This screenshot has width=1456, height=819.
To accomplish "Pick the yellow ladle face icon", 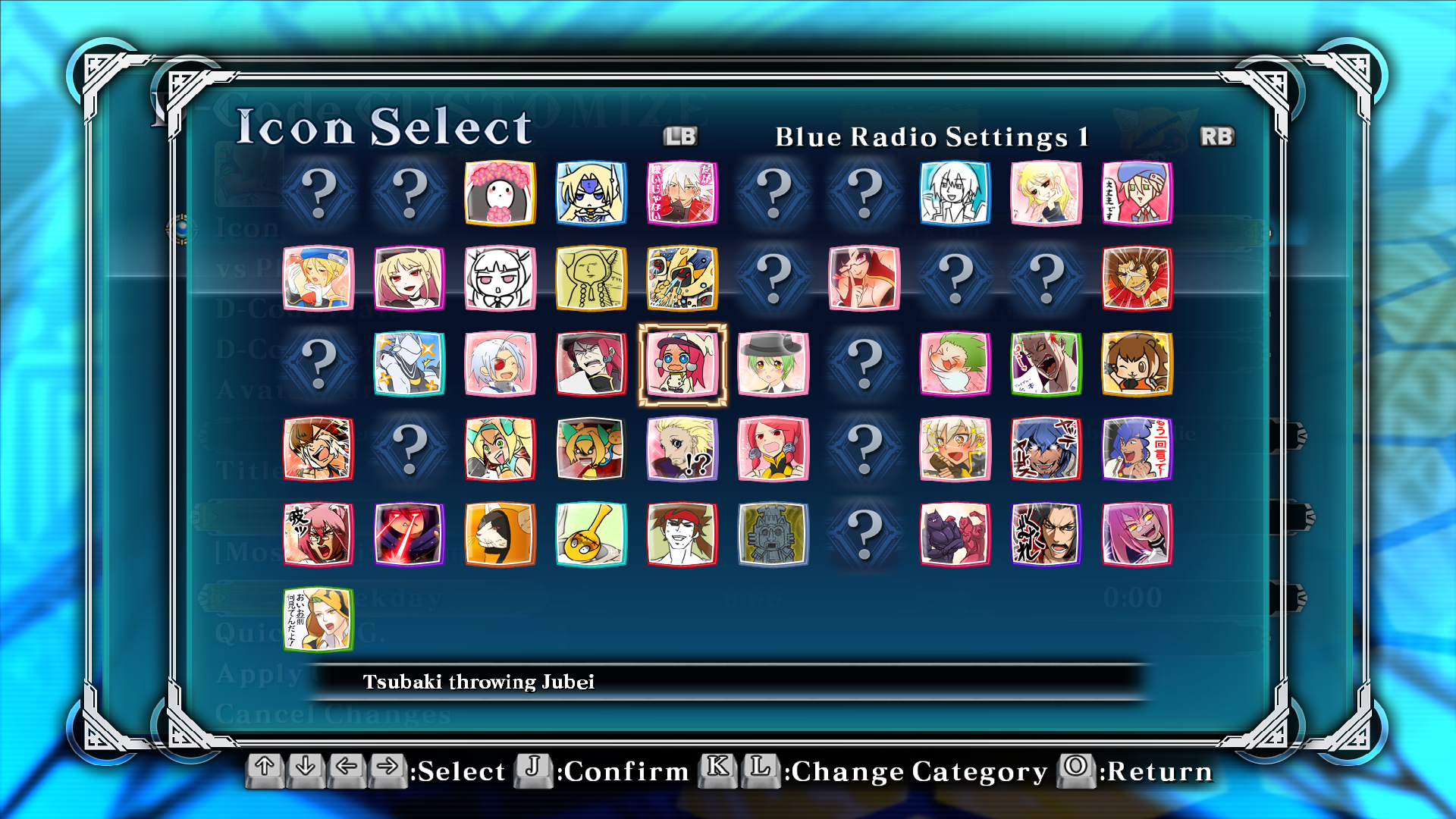I will tap(591, 534).
